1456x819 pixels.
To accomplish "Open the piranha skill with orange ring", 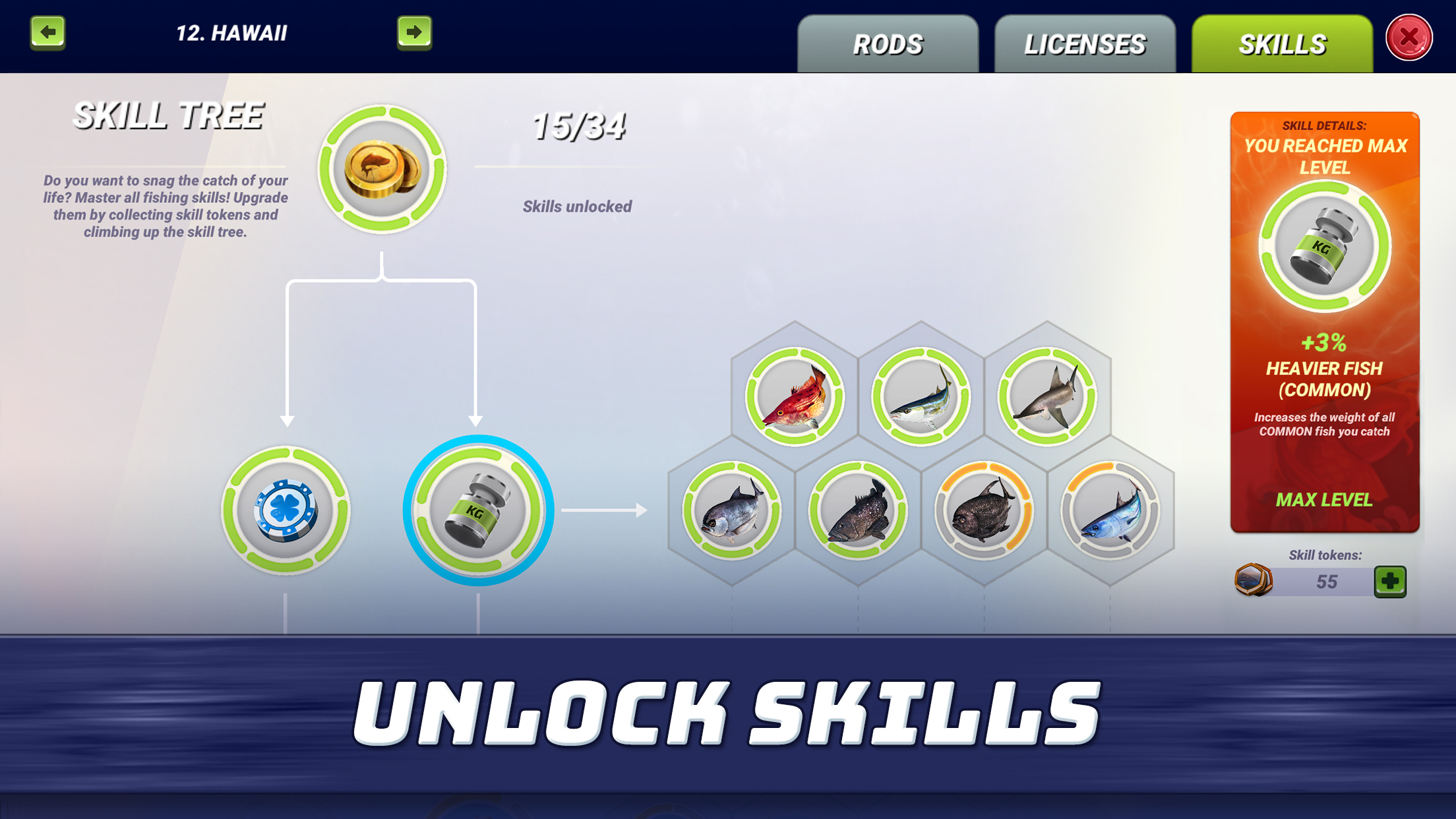I will [986, 511].
